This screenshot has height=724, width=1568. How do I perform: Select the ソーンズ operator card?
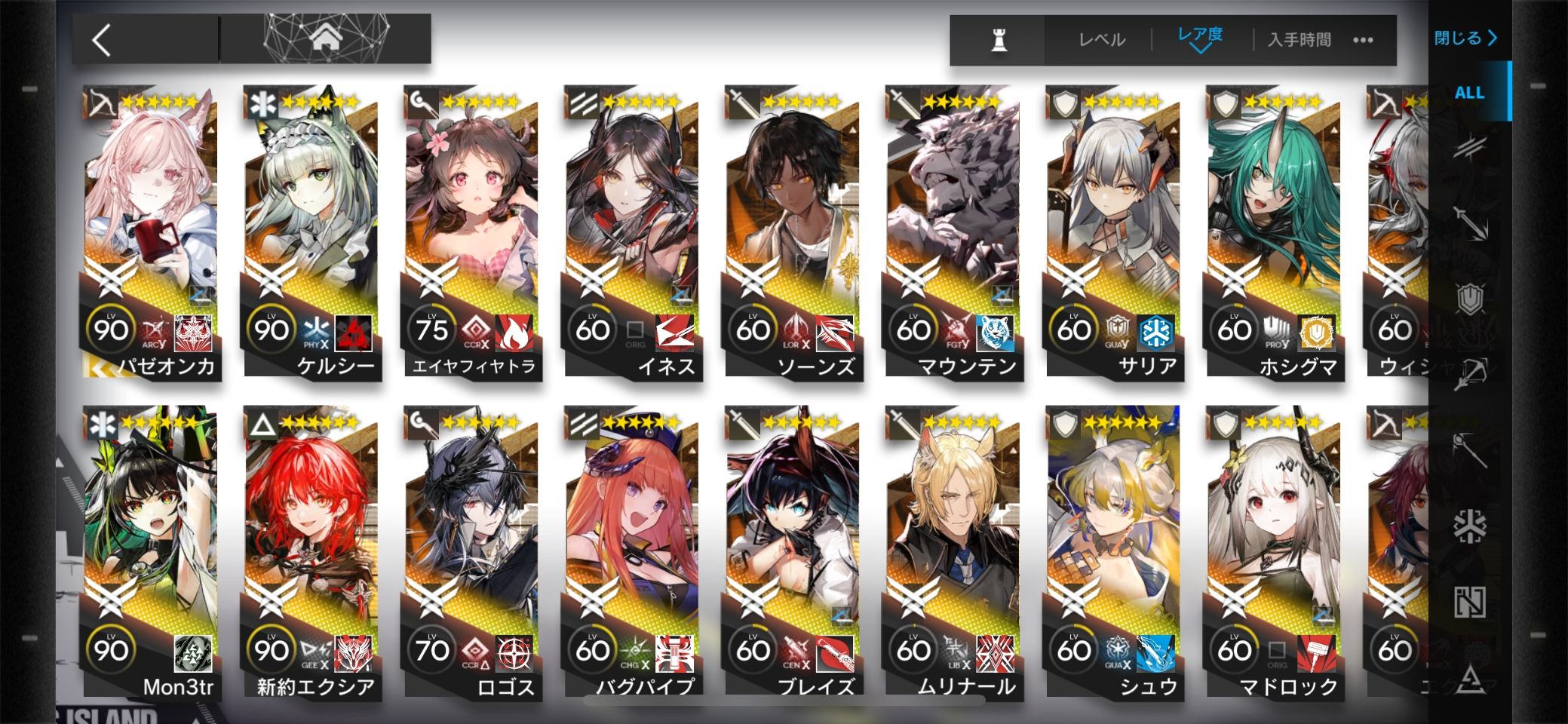click(792, 226)
